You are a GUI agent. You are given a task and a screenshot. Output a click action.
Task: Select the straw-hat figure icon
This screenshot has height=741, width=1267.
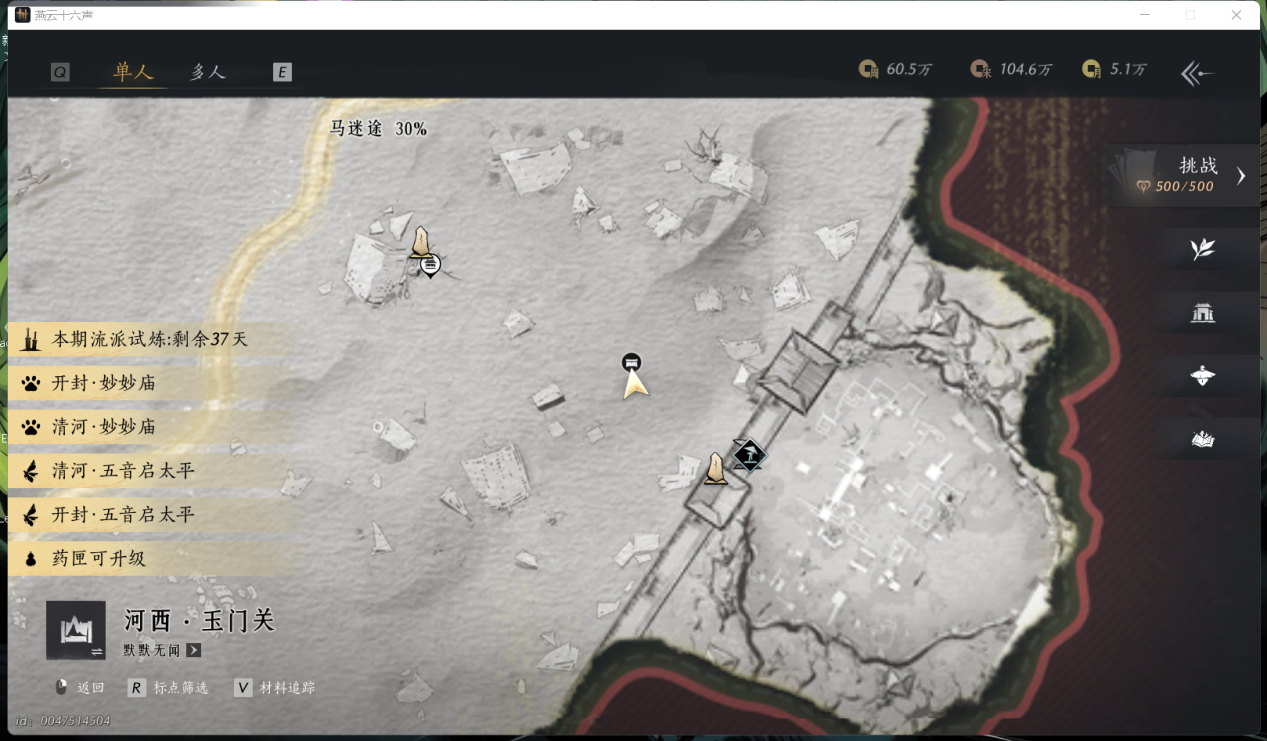pyautogui.click(x=1202, y=376)
